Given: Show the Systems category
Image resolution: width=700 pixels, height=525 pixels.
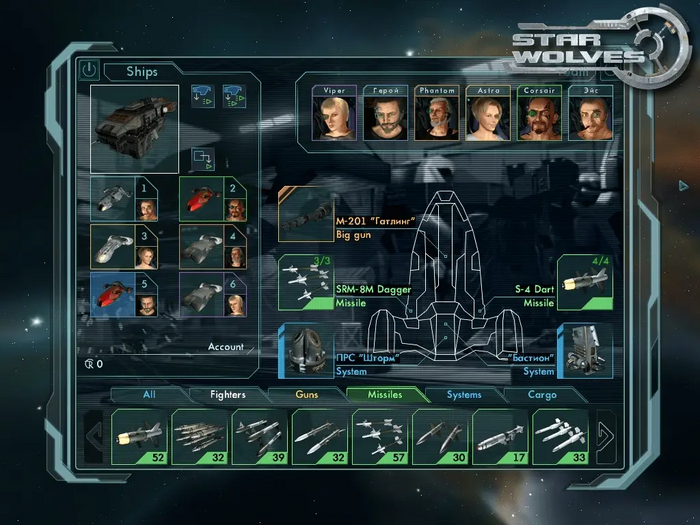Looking at the screenshot, I should tap(464, 395).
